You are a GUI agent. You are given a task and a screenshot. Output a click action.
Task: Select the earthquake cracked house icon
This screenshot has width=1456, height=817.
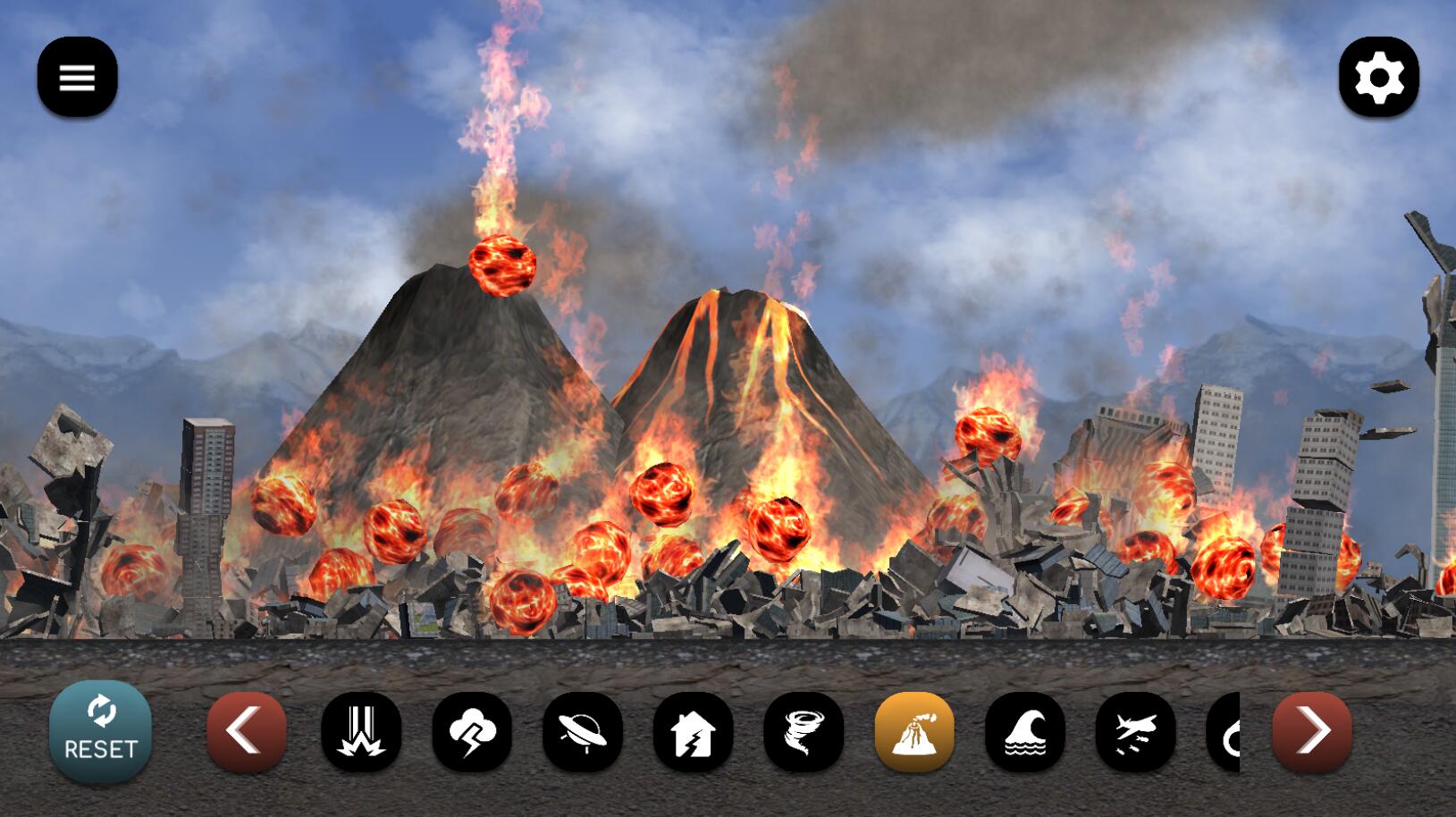tap(693, 731)
